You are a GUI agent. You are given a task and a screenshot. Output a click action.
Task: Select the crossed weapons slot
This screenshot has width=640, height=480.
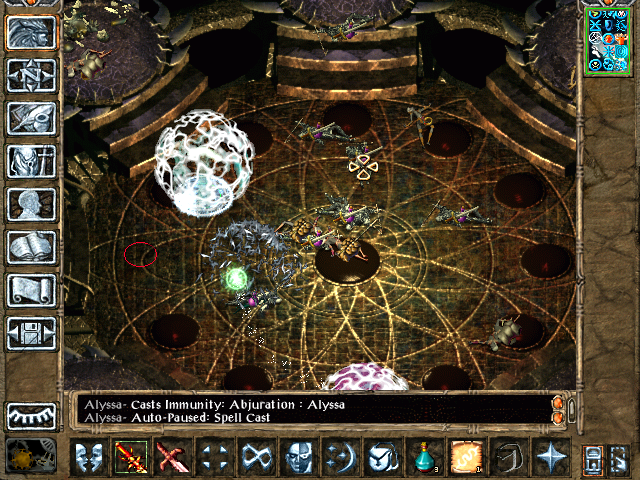(x=172, y=458)
